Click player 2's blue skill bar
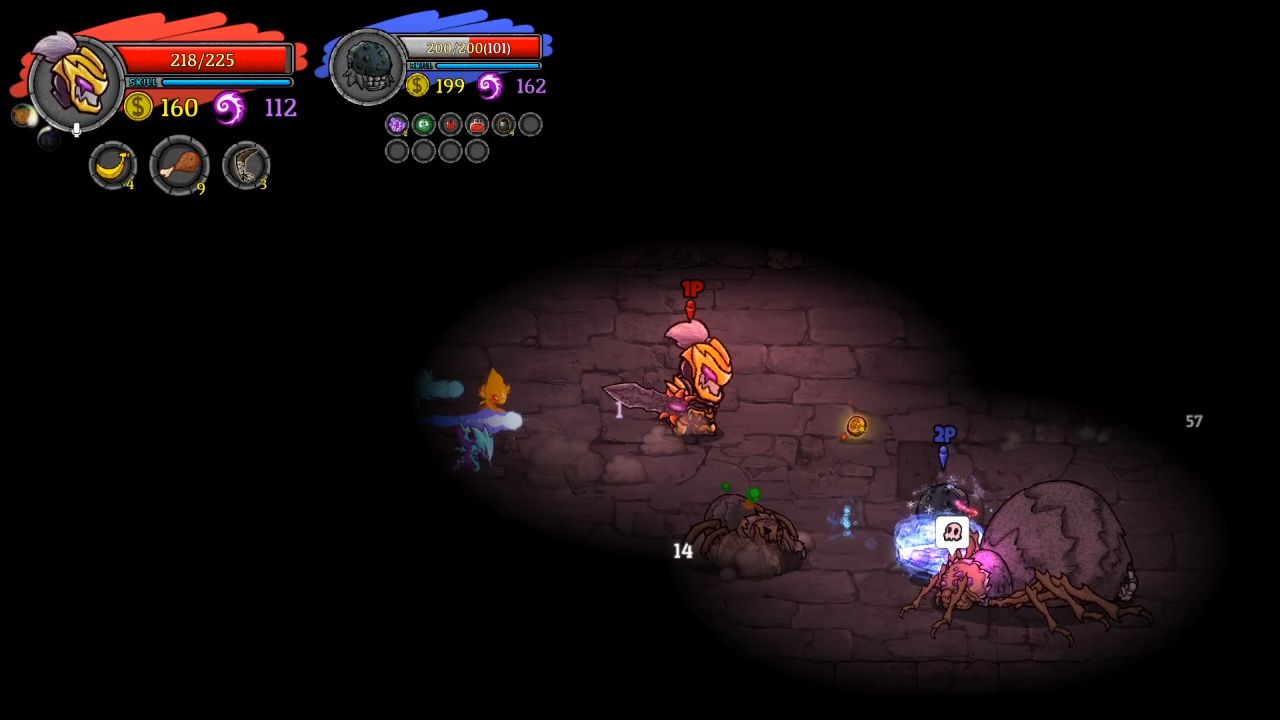The image size is (1280, 720). point(488,66)
